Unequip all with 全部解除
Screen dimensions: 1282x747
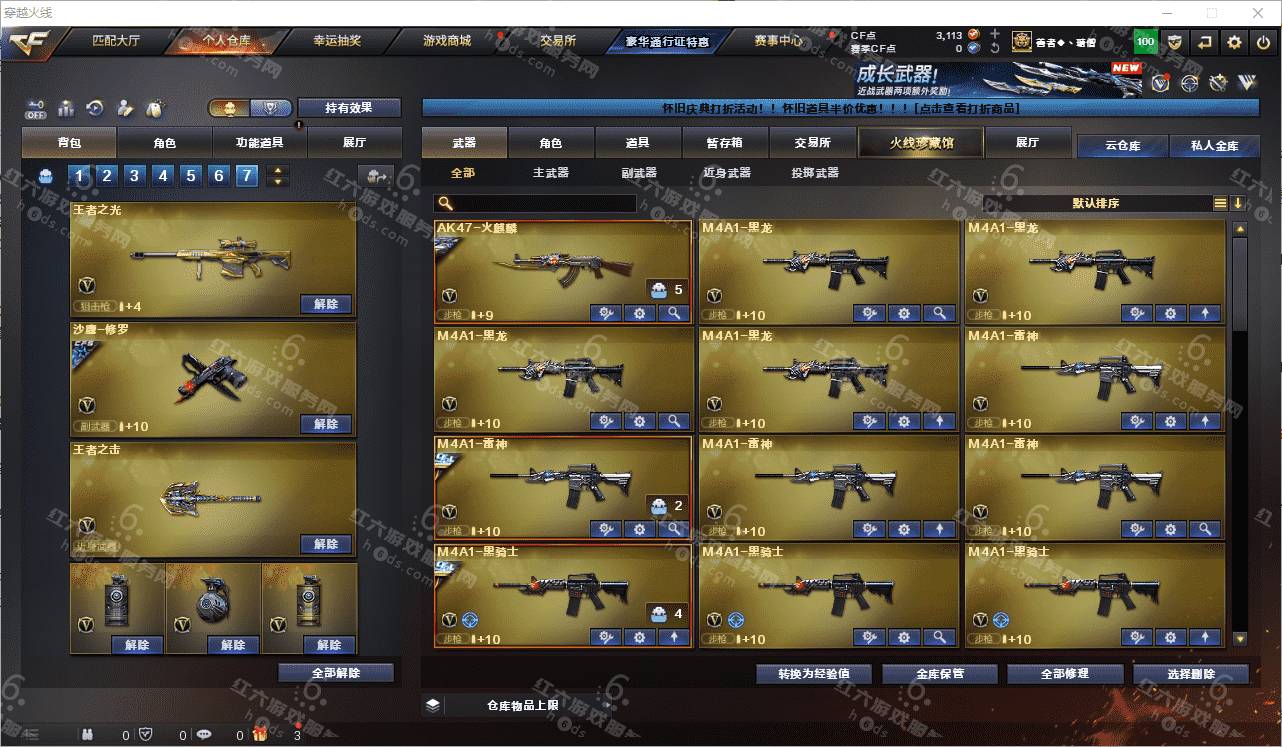pos(336,674)
